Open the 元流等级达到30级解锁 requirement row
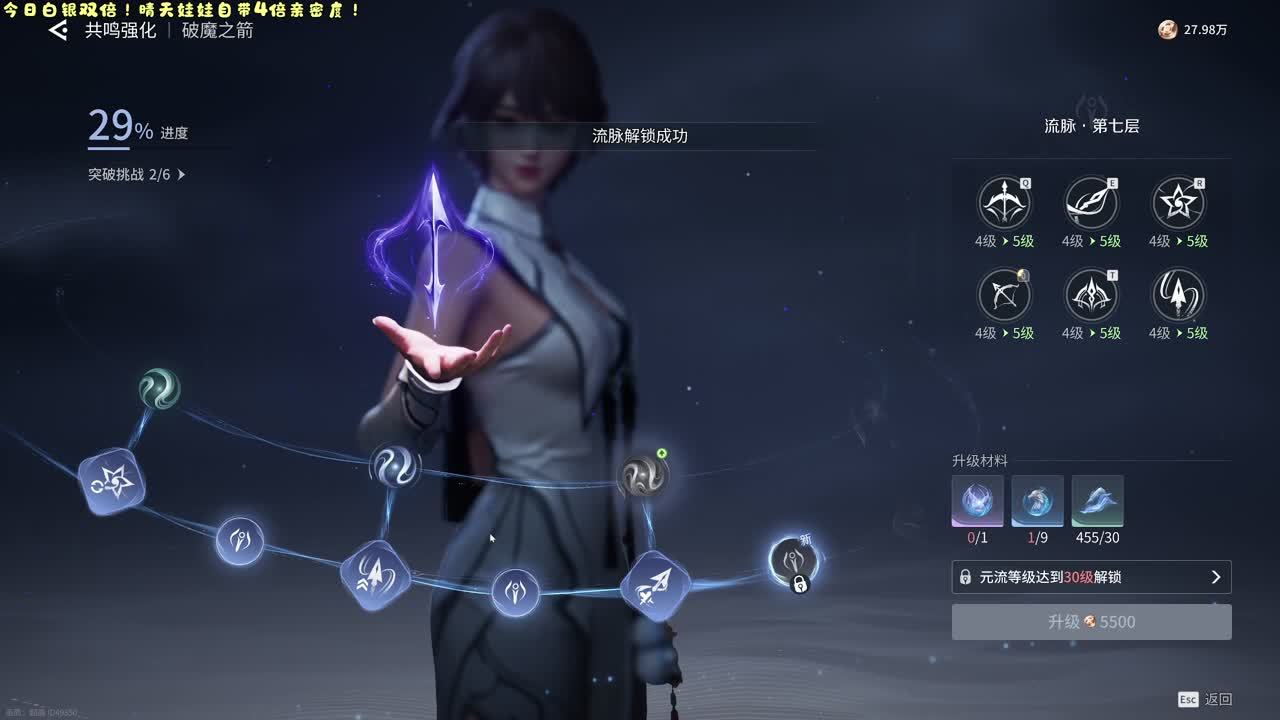1280x720 pixels. pos(1091,577)
